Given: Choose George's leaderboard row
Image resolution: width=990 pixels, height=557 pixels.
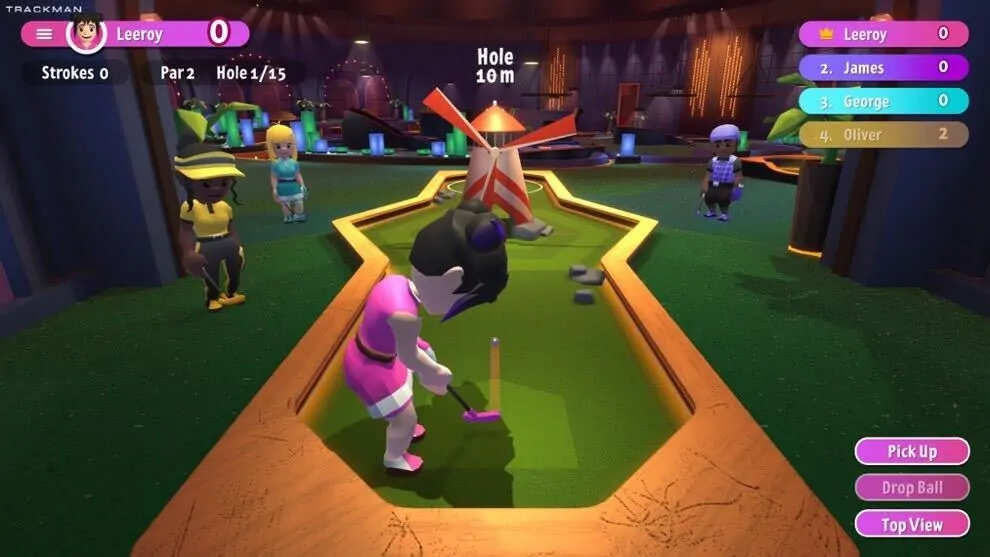Looking at the screenshot, I should 883,101.
